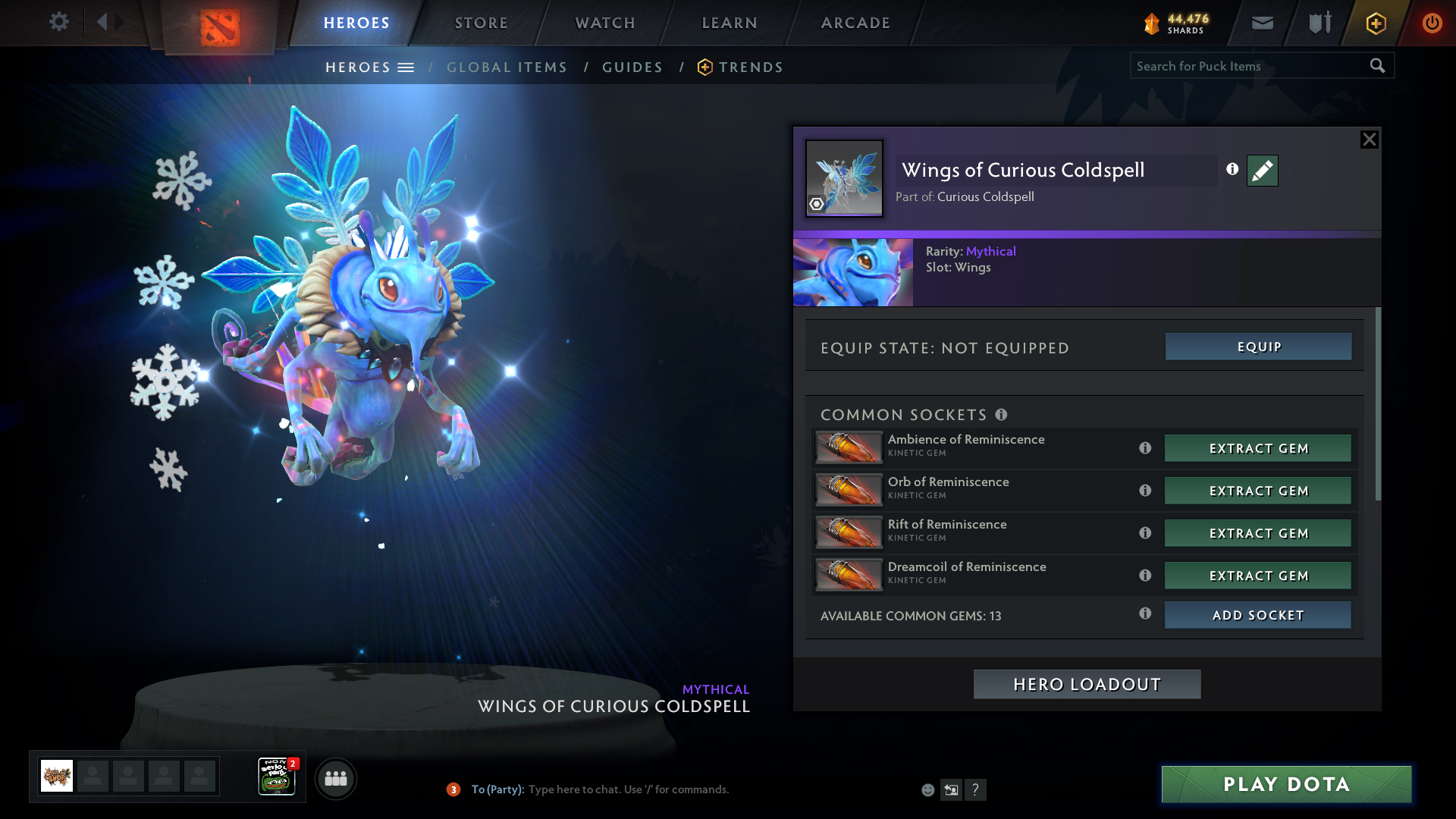
Task: Extract the Ambience of Reminiscence gem
Action: click(1258, 448)
